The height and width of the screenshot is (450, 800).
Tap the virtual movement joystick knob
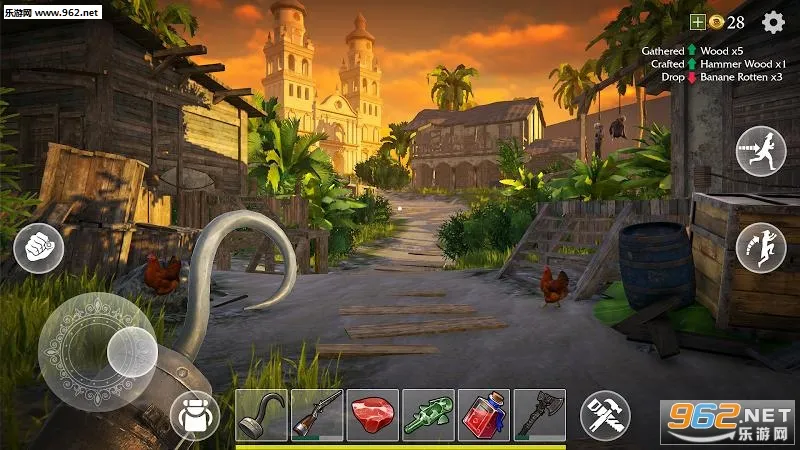point(131,352)
